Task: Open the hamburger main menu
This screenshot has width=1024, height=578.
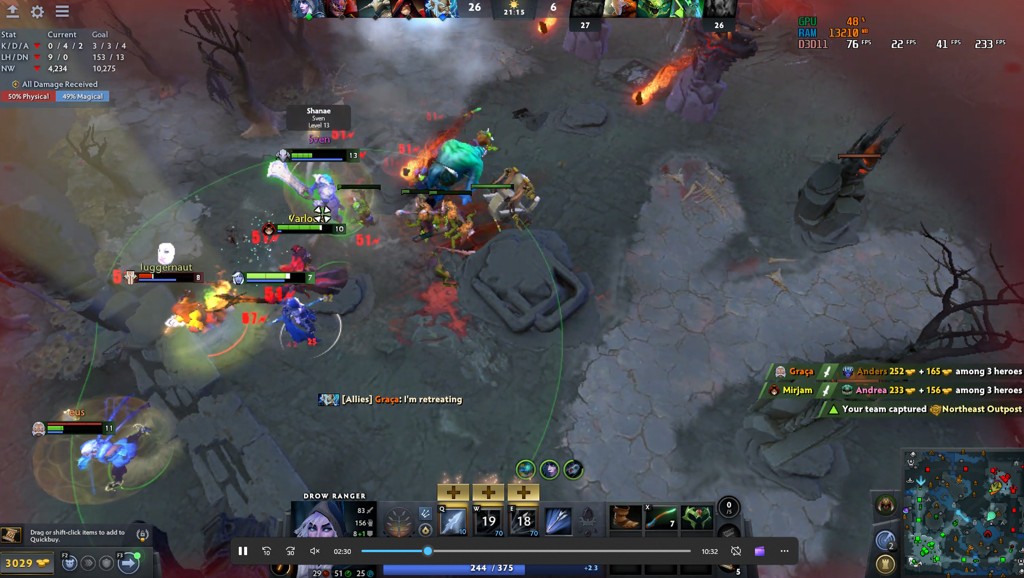Action: [x=62, y=12]
